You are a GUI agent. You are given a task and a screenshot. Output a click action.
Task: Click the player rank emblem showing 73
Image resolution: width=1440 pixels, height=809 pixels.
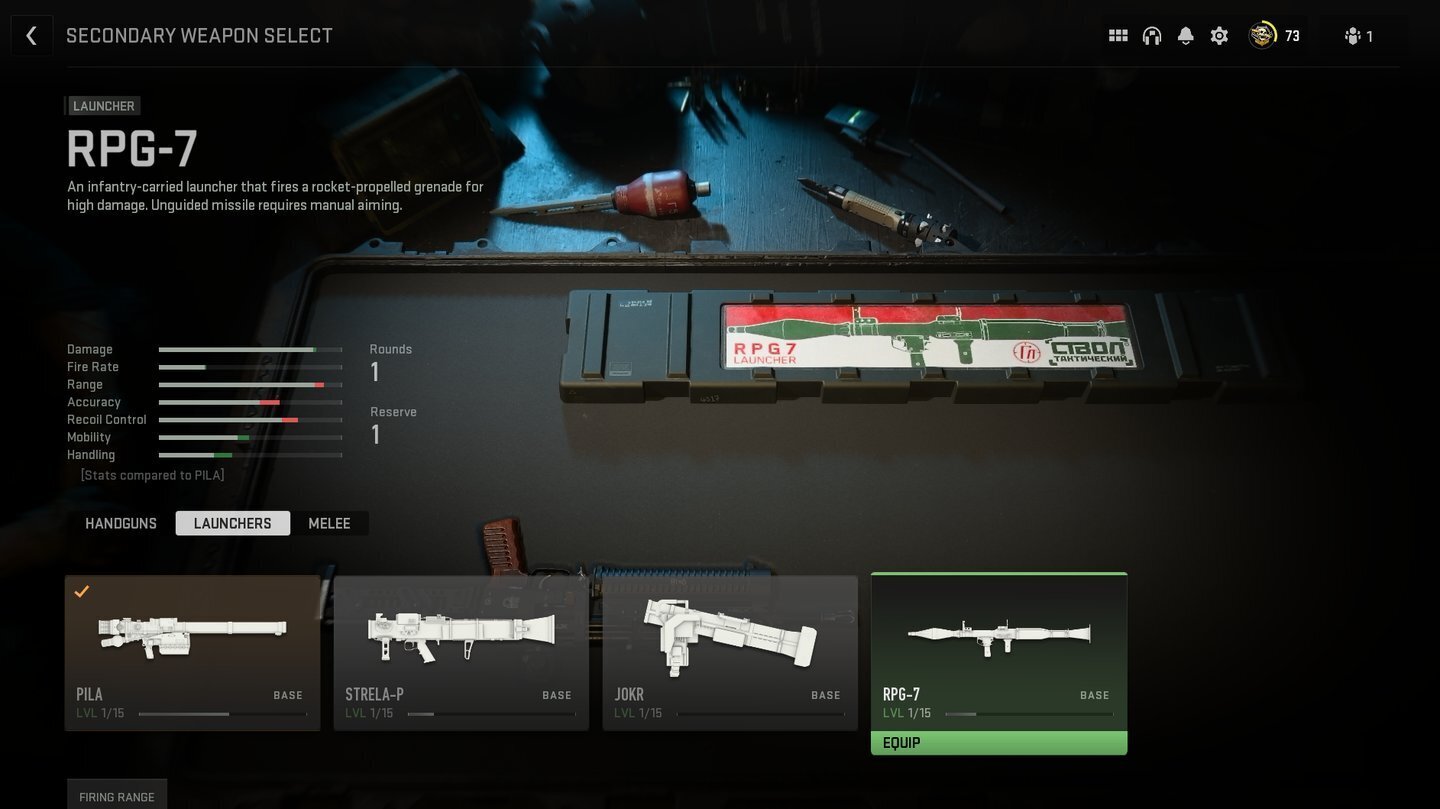click(x=1263, y=35)
